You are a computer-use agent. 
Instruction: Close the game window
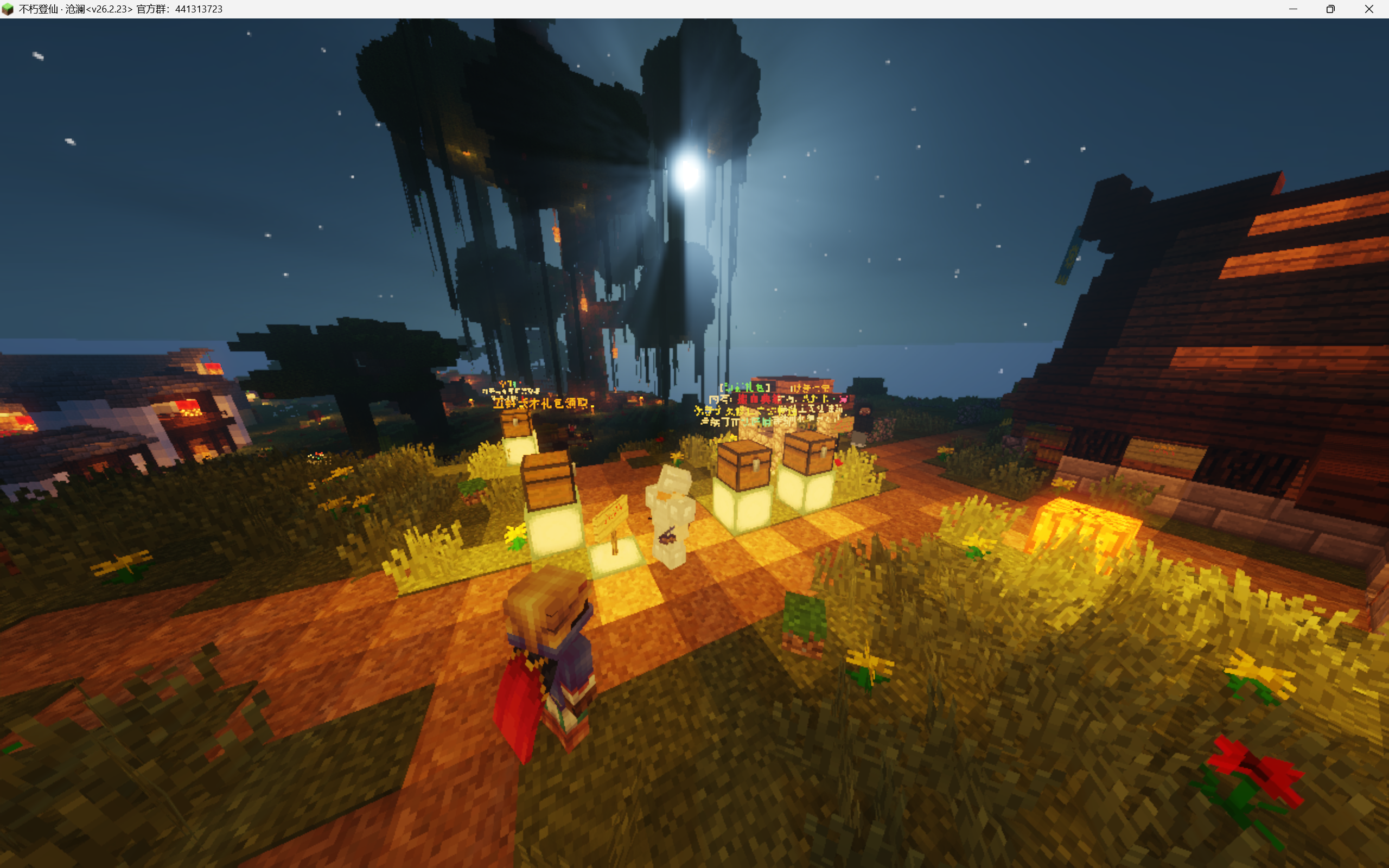1369,9
